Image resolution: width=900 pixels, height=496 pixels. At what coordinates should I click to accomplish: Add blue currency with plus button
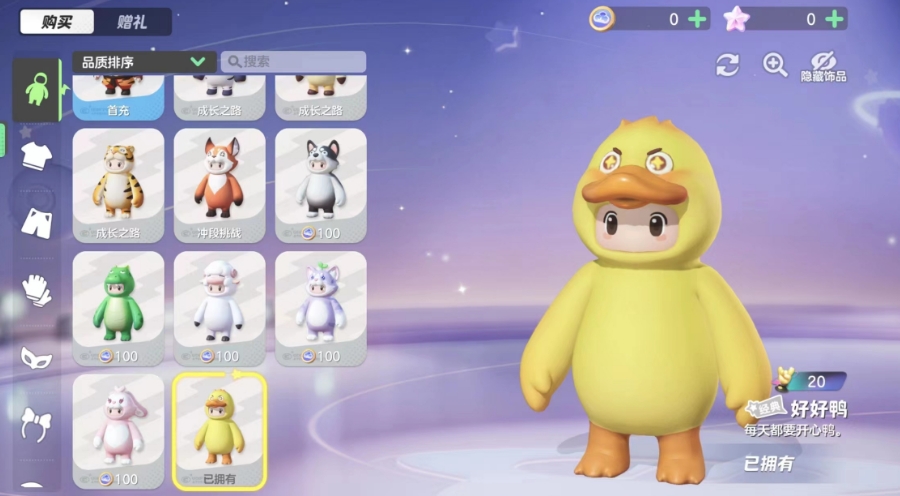697,19
